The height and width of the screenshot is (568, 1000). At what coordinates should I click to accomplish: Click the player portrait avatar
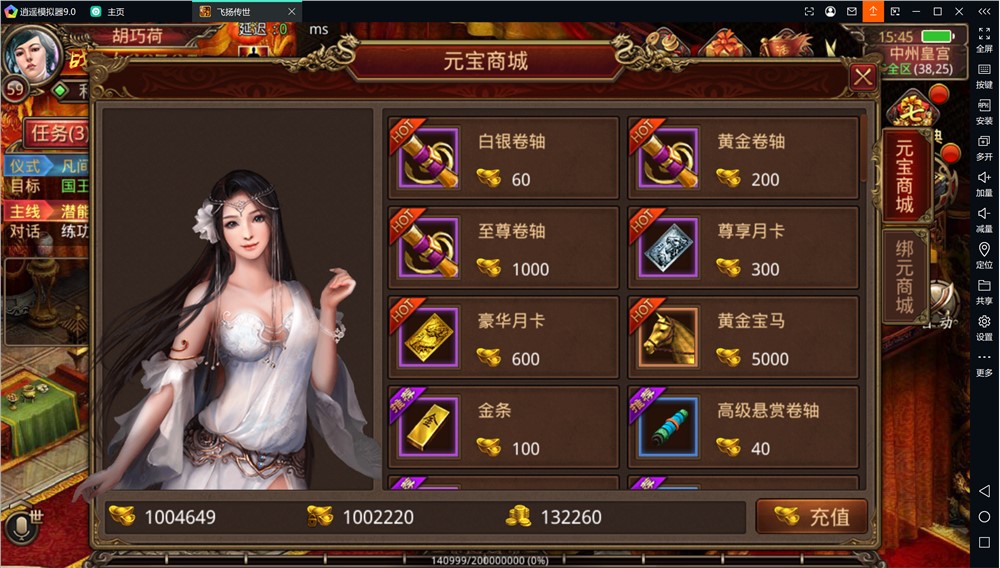point(32,52)
